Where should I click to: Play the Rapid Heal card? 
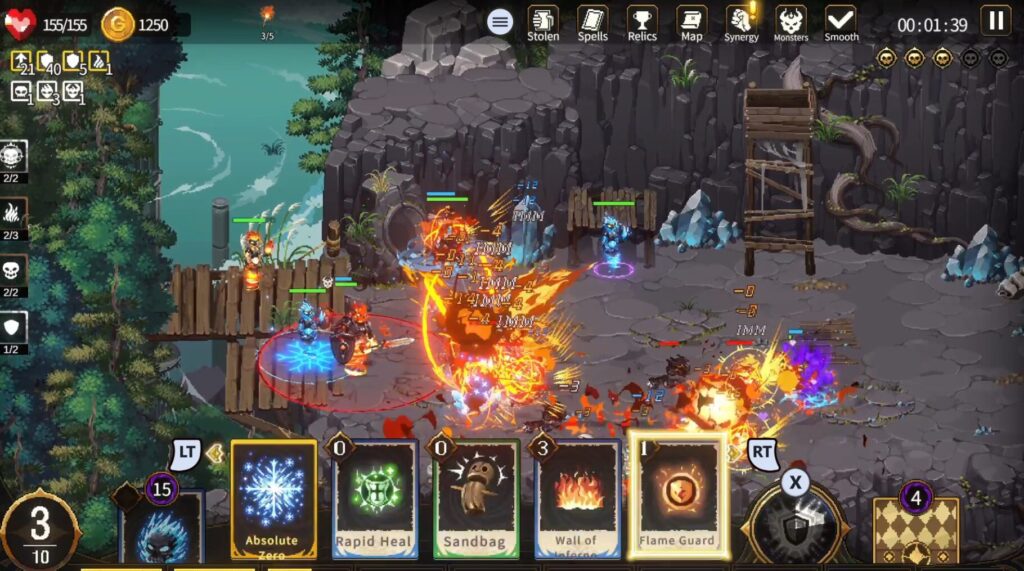pos(373,498)
